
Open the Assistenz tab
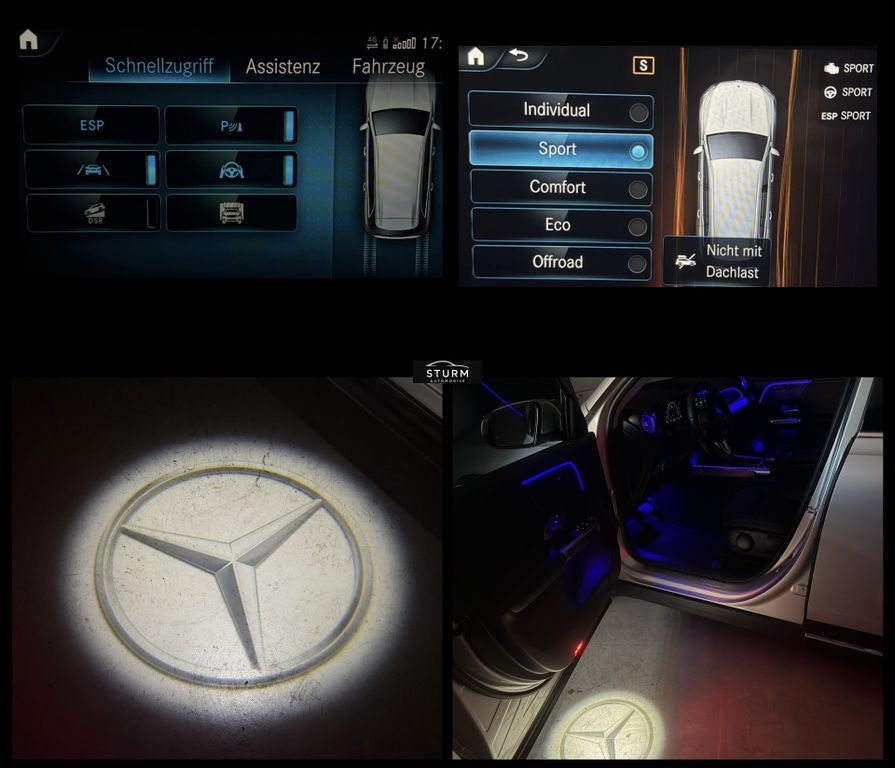point(283,67)
